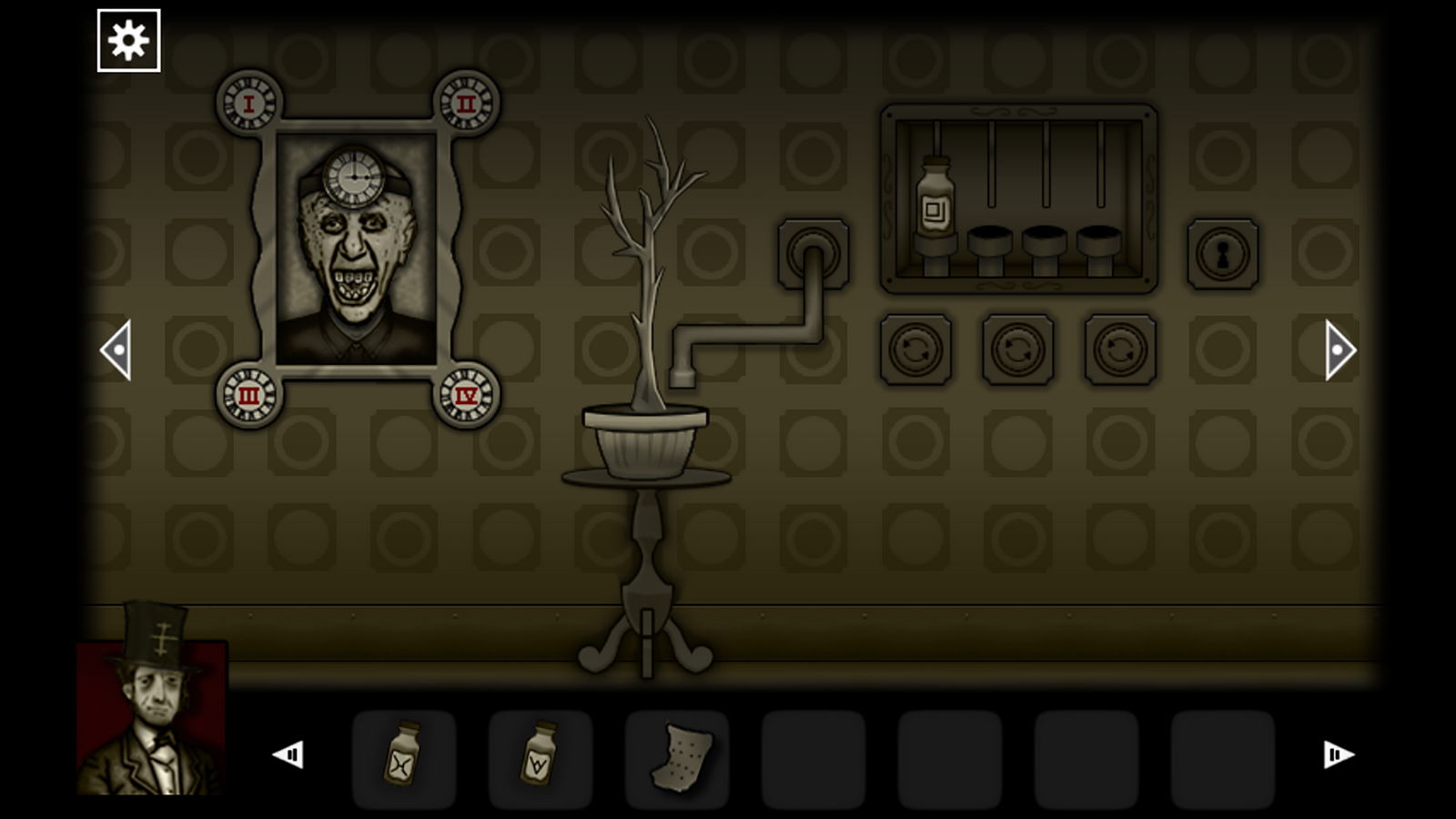1456x819 pixels.
Task: Navigate left using the left arrow
Action: coord(119,349)
